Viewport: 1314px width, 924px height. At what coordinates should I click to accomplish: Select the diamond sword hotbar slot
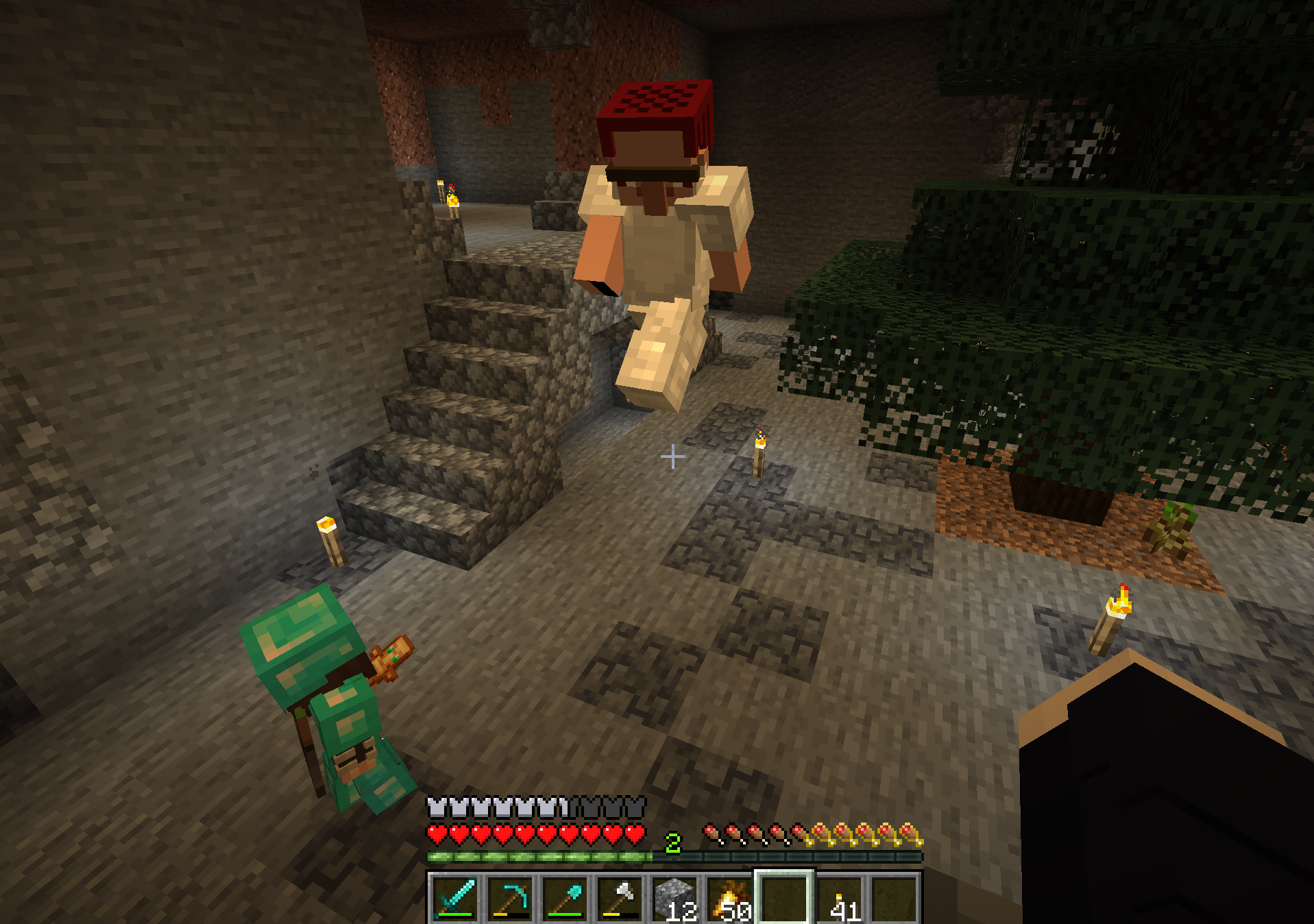click(x=455, y=898)
